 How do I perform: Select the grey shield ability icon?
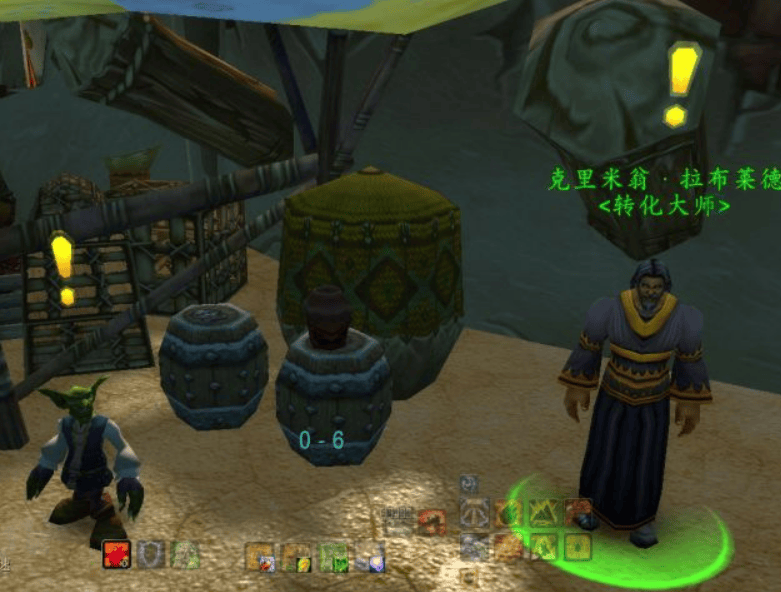[x=151, y=554]
